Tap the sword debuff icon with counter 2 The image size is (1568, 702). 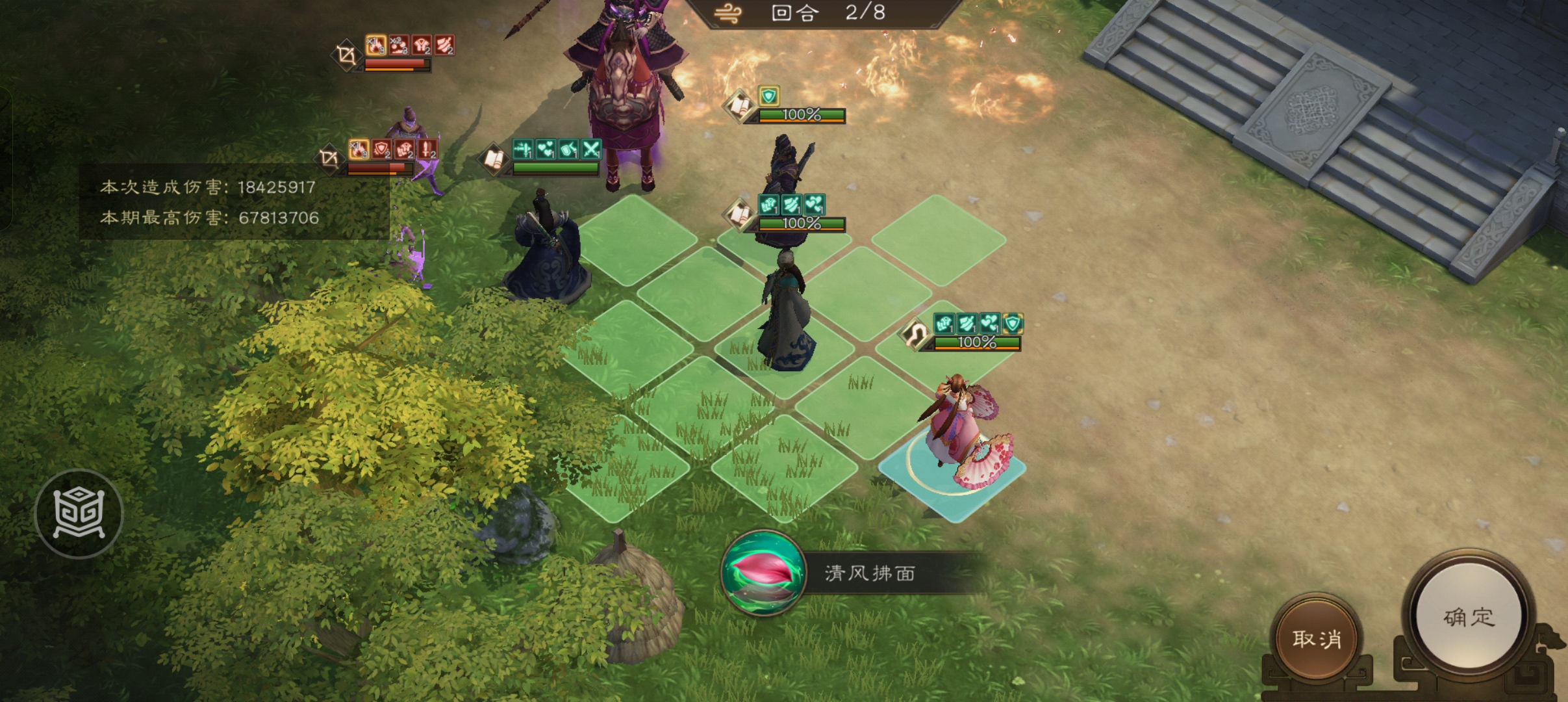[x=427, y=150]
